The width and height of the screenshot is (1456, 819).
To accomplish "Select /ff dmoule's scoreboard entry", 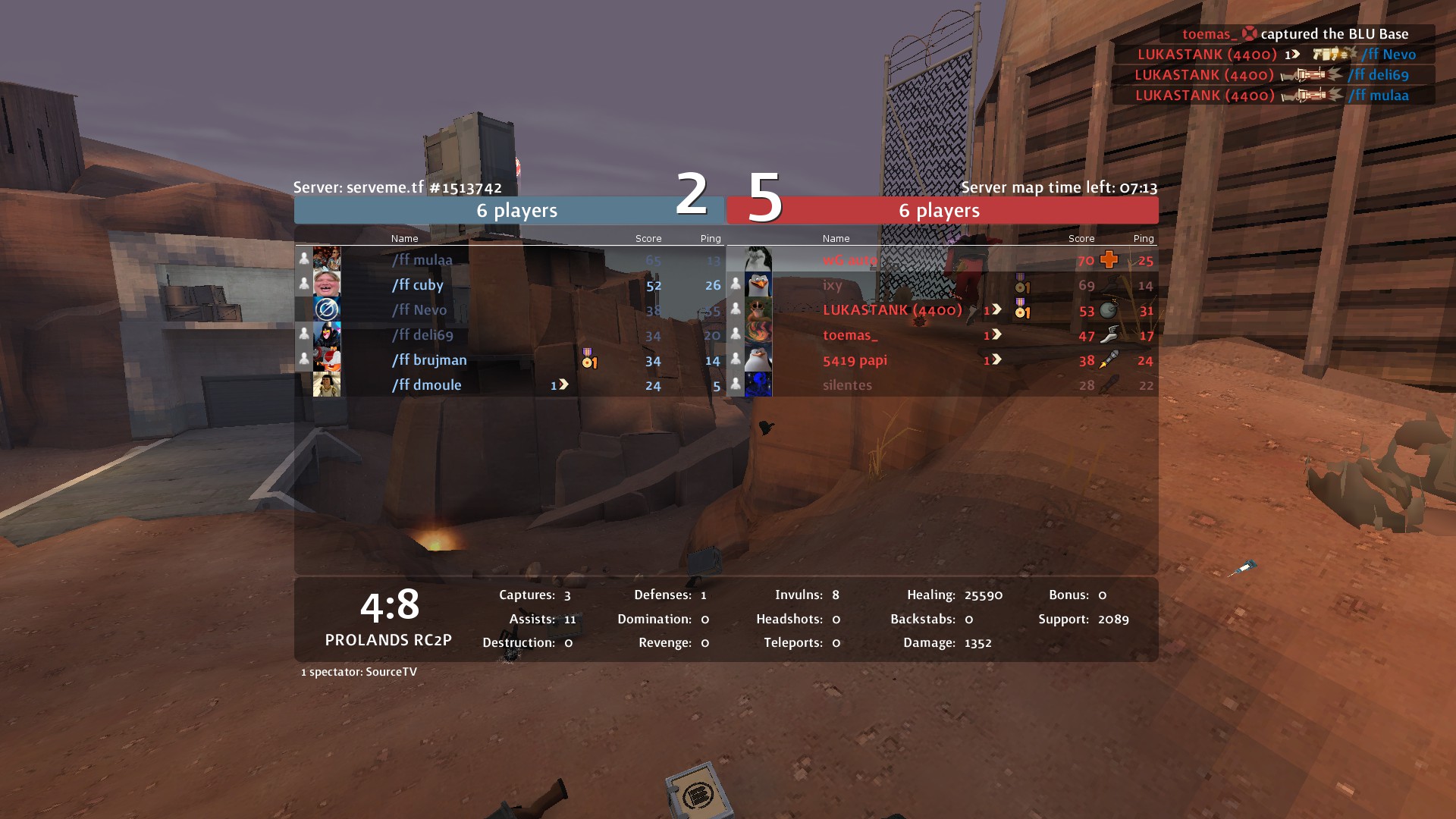I will coord(426,385).
